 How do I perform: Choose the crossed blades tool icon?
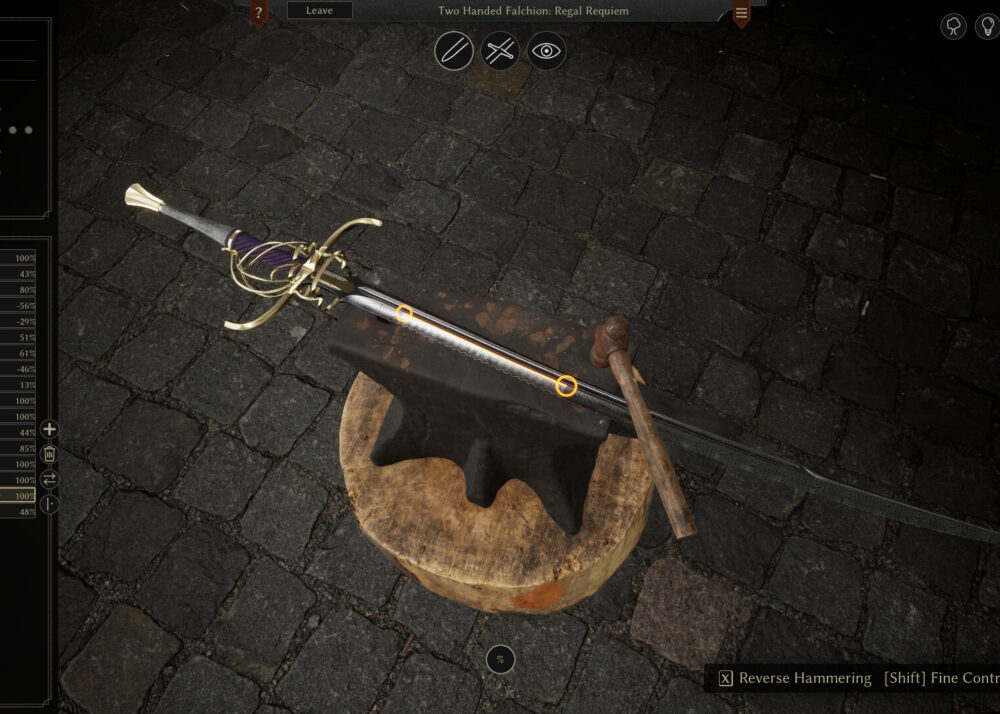click(500, 50)
